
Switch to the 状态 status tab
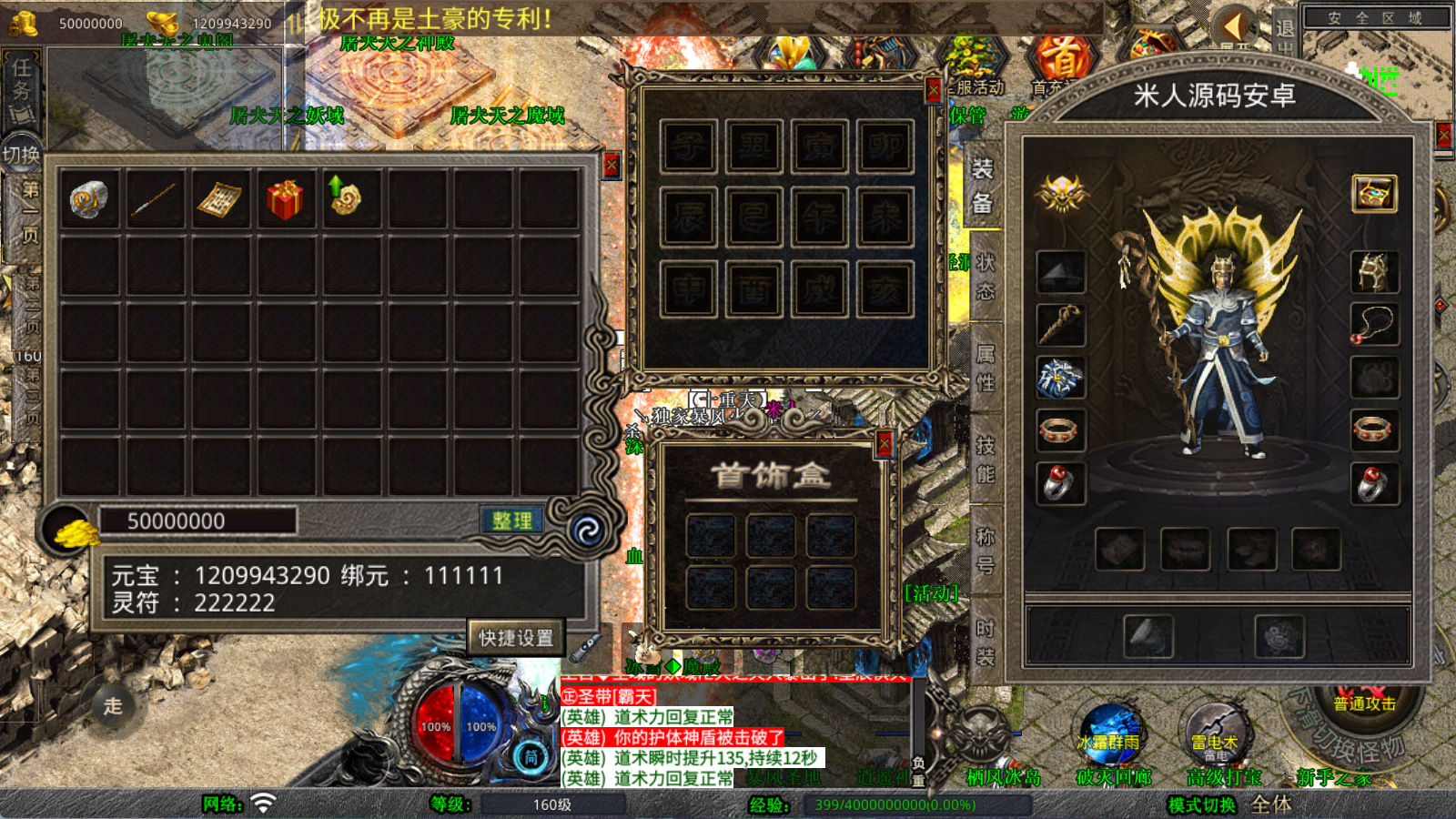coord(985,276)
